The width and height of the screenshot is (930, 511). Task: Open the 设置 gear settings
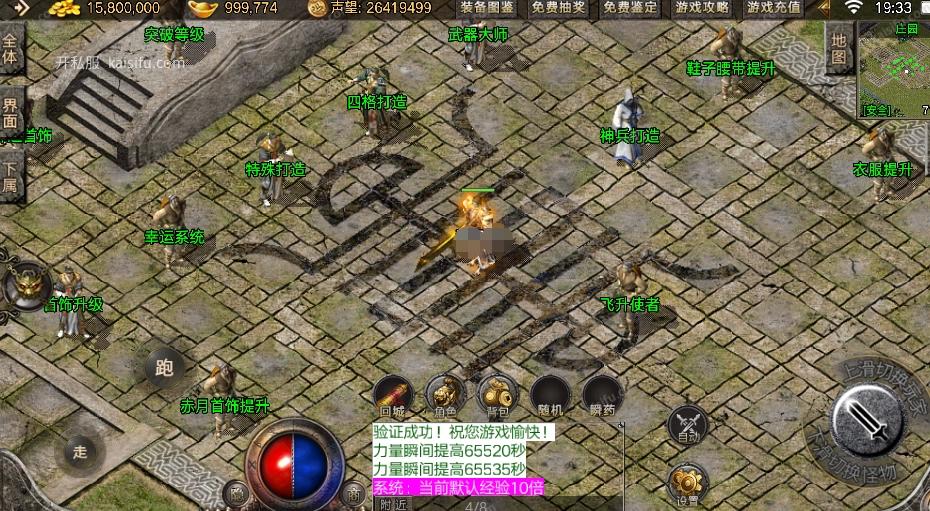point(687,482)
